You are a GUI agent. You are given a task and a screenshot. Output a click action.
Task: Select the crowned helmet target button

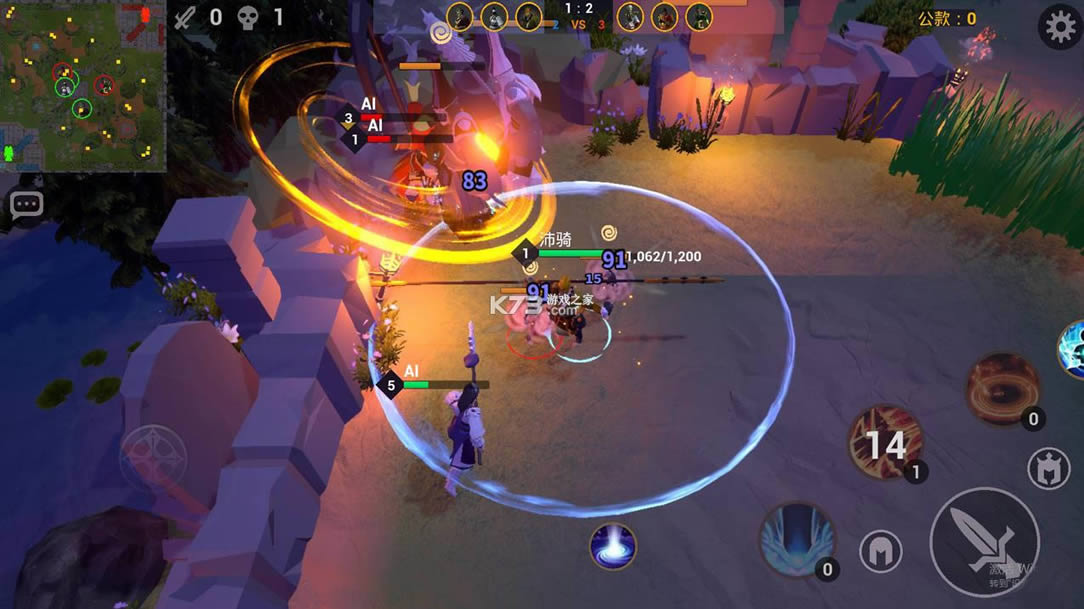click(x=1048, y=468)
